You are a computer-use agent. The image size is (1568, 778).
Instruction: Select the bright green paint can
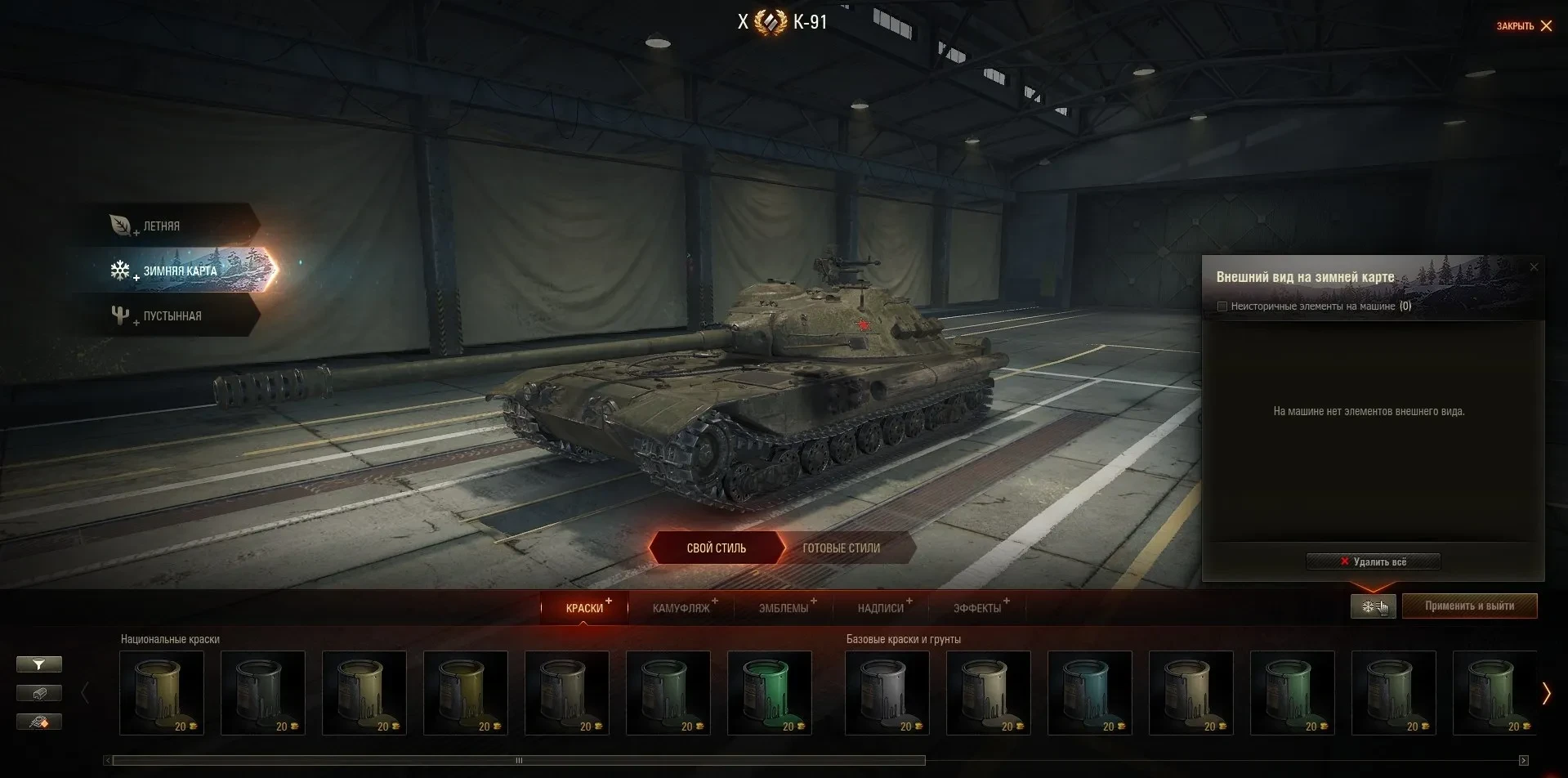pyautogui.click(x=769, y=692)
